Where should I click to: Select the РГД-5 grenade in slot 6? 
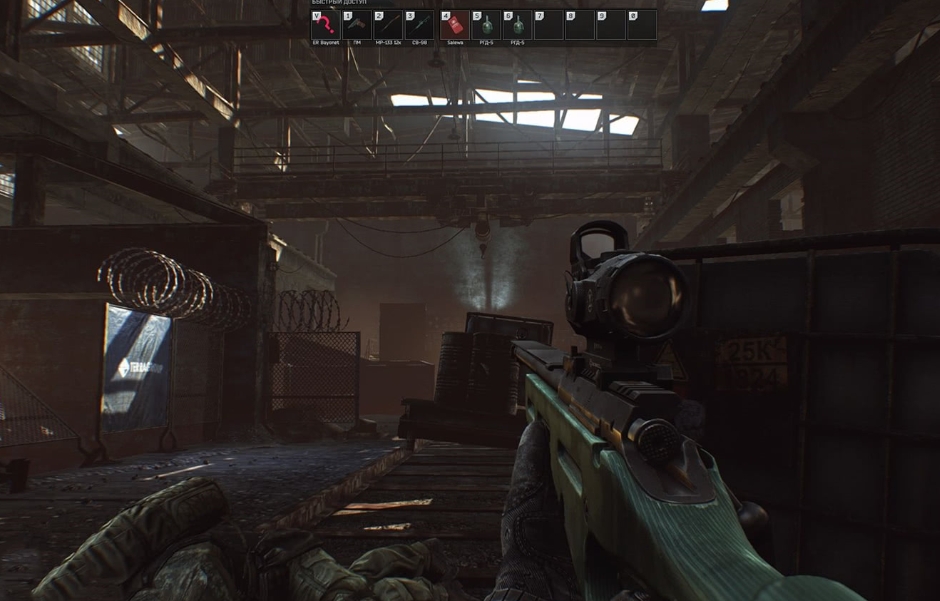[517, 25]
